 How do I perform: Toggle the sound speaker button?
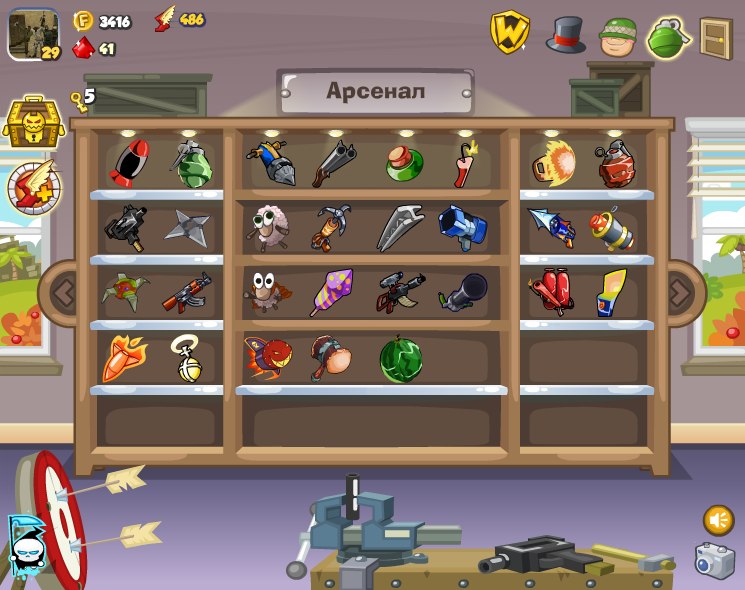tap(717, 520)
